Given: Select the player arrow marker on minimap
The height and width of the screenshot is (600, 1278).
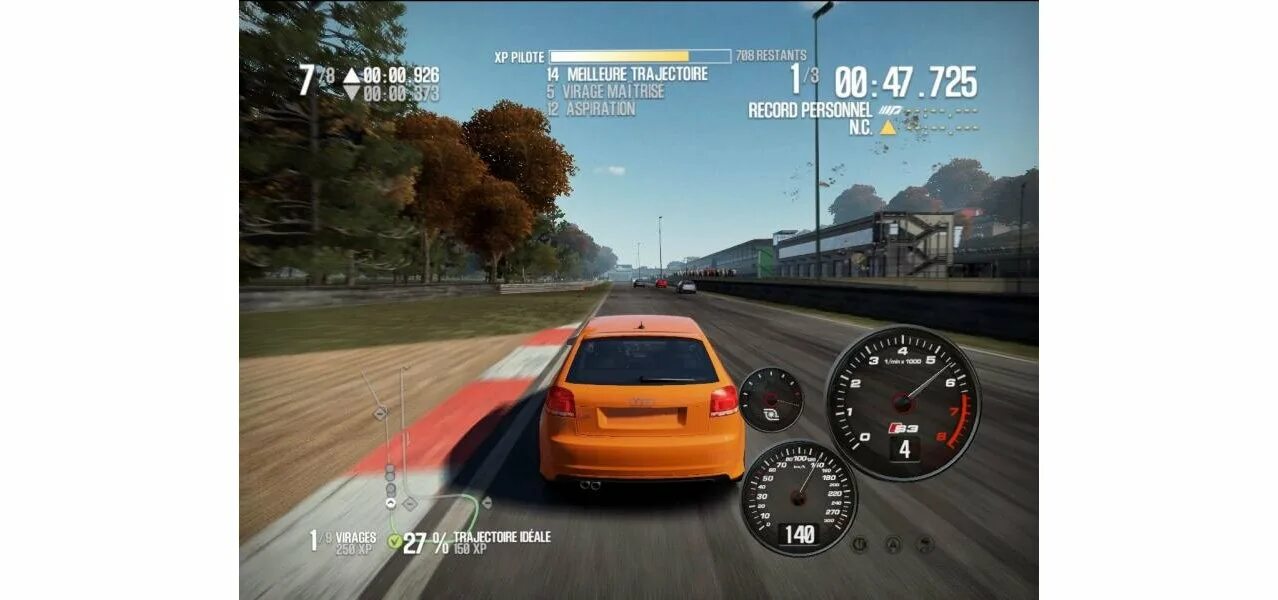Looking at the screenshot, I should (x=390, y=503).
